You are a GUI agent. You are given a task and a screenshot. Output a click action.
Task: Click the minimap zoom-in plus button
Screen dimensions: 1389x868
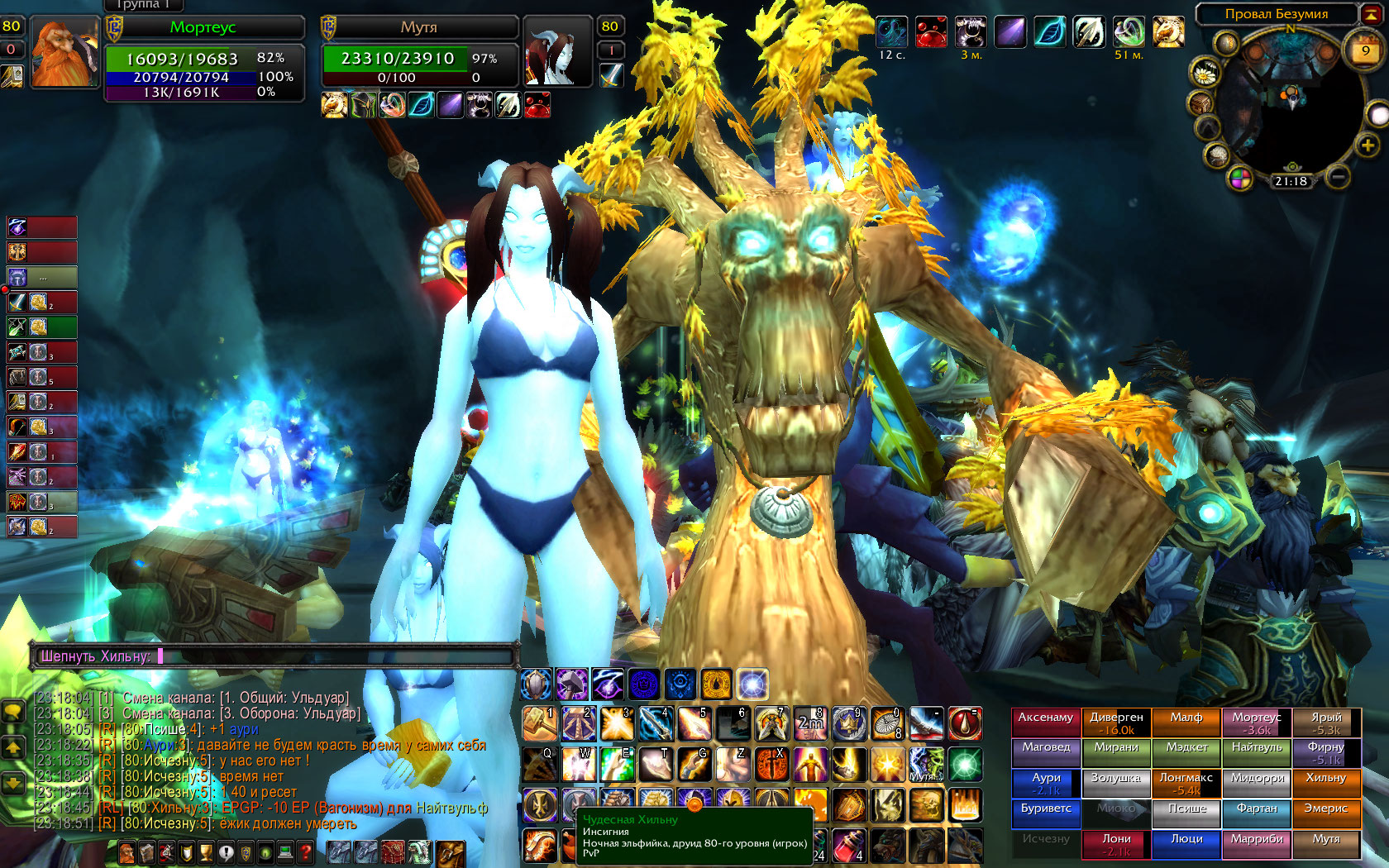point(1368,146)
